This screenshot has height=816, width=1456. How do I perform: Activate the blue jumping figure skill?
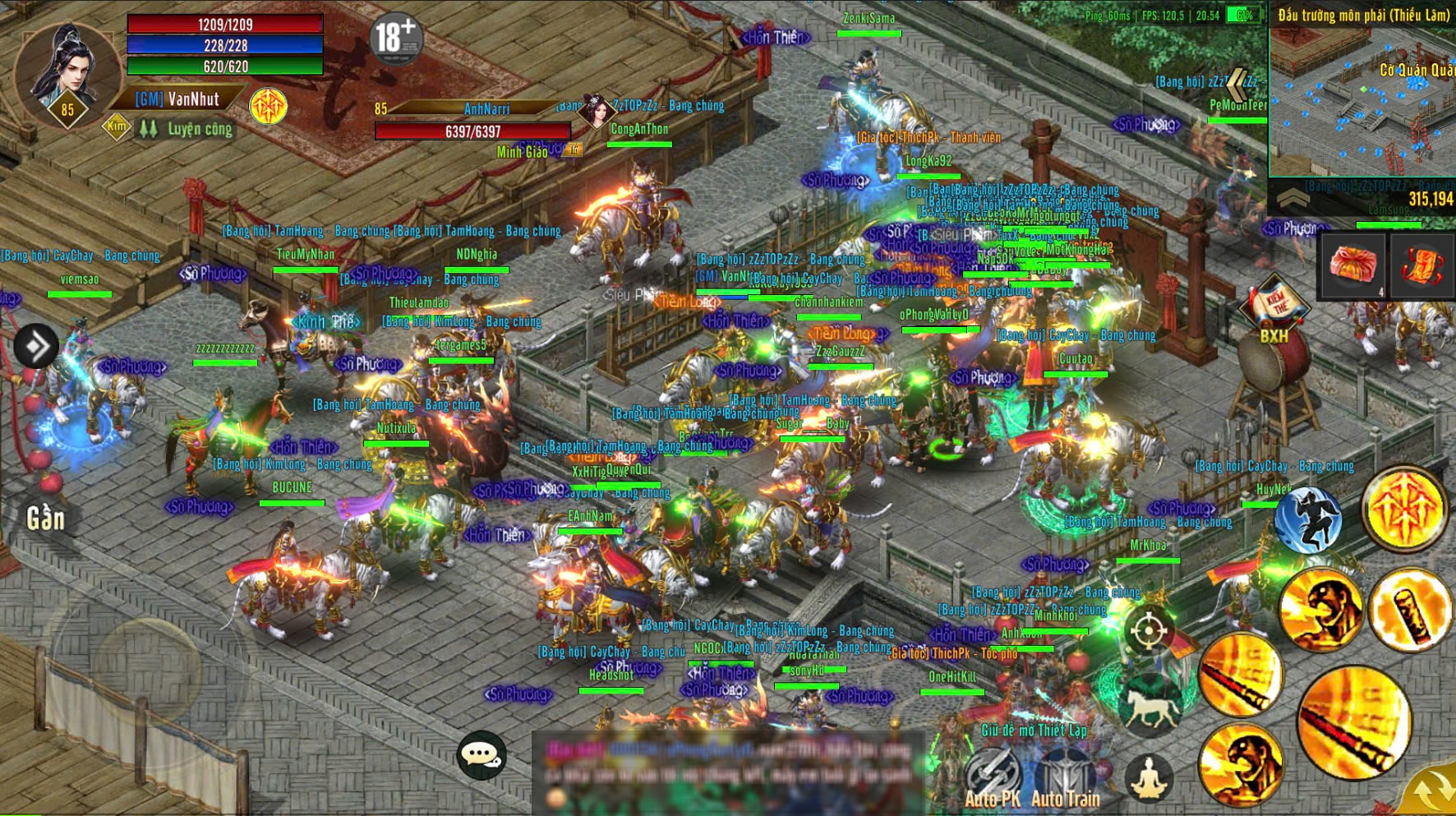pyautogui.click(x=1308, y=519)
